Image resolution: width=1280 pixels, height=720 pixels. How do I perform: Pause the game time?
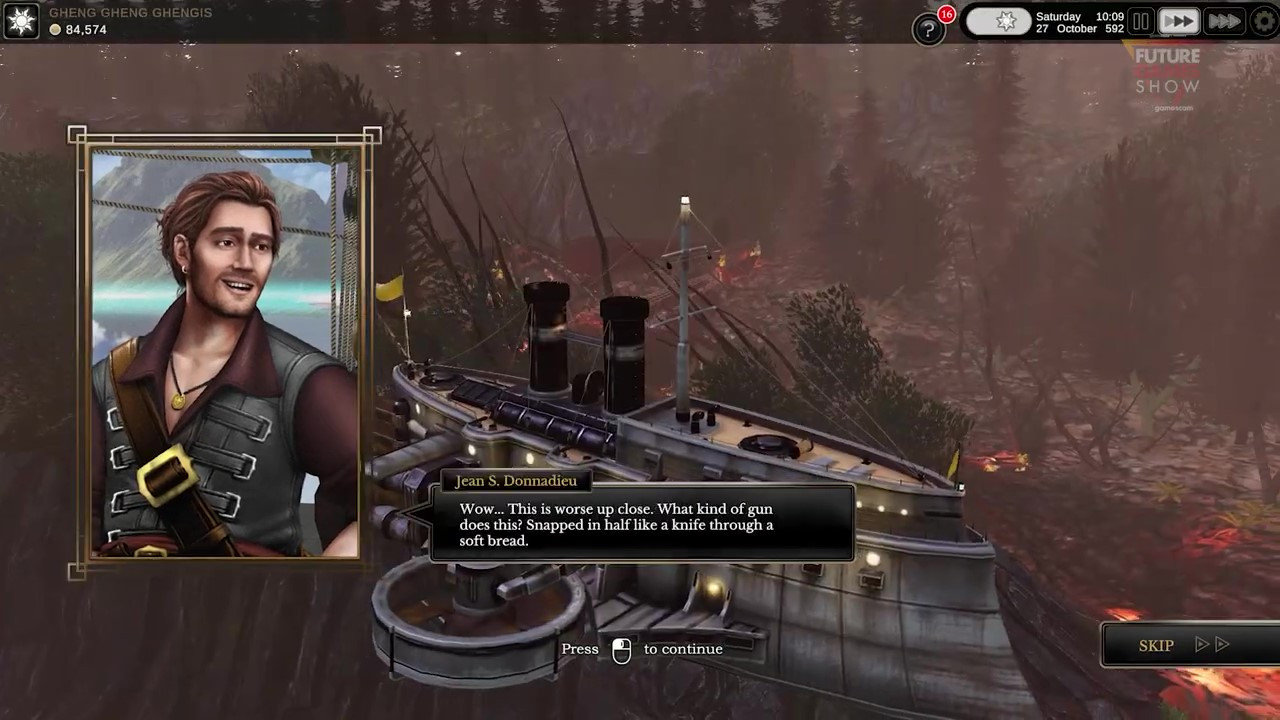tap(1141, 21)
